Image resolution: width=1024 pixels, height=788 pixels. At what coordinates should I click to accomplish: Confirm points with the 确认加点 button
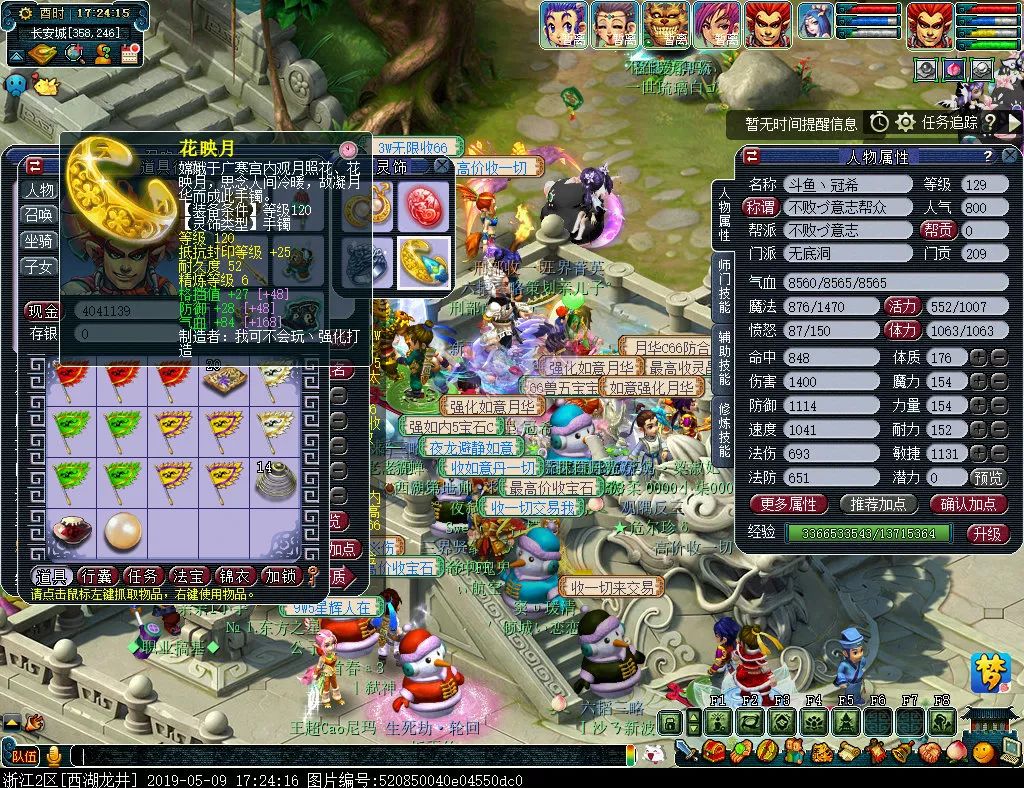(x=968, y=504)
